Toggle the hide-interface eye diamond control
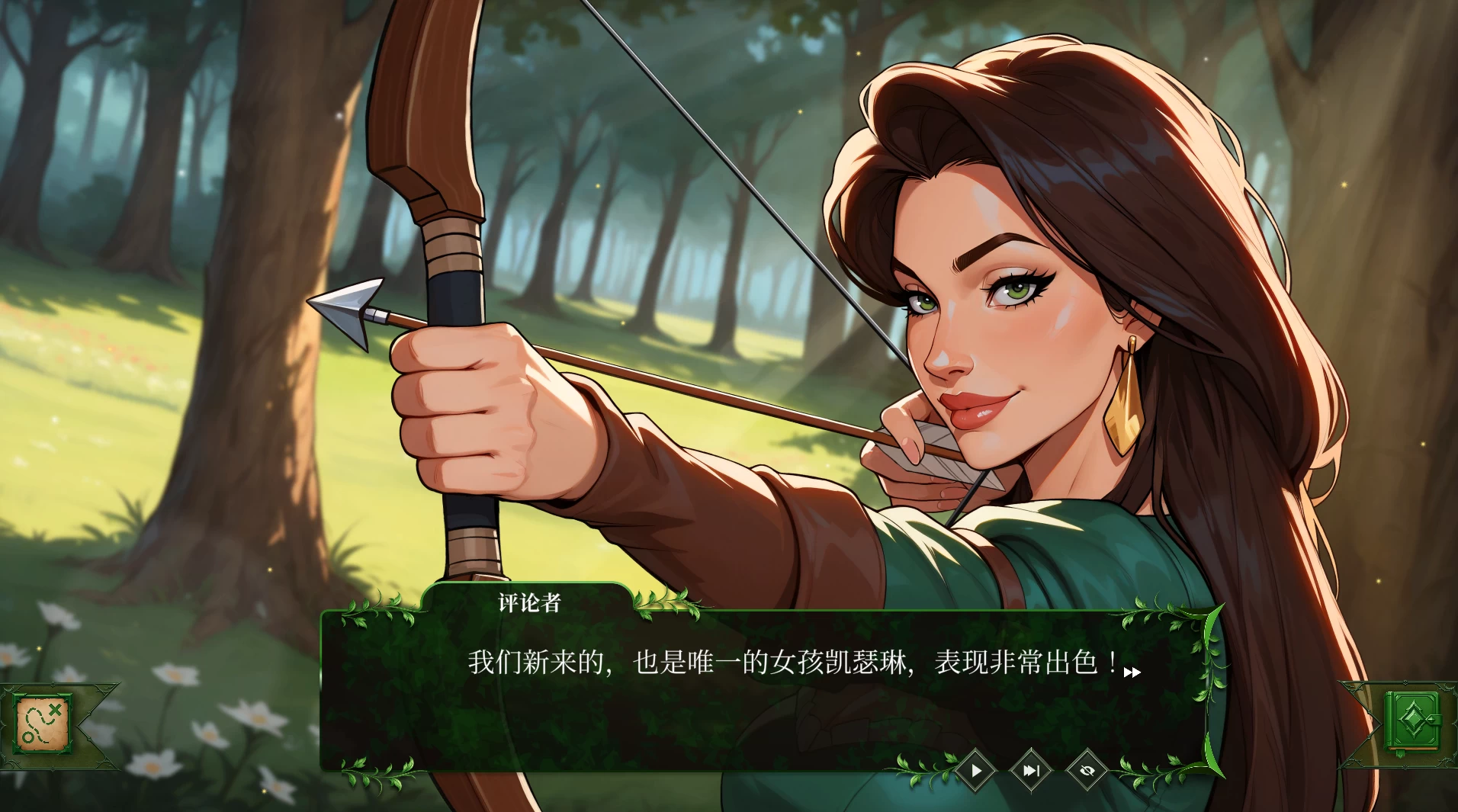Viewport: 1458px width, 812px height. (1089, 770)
